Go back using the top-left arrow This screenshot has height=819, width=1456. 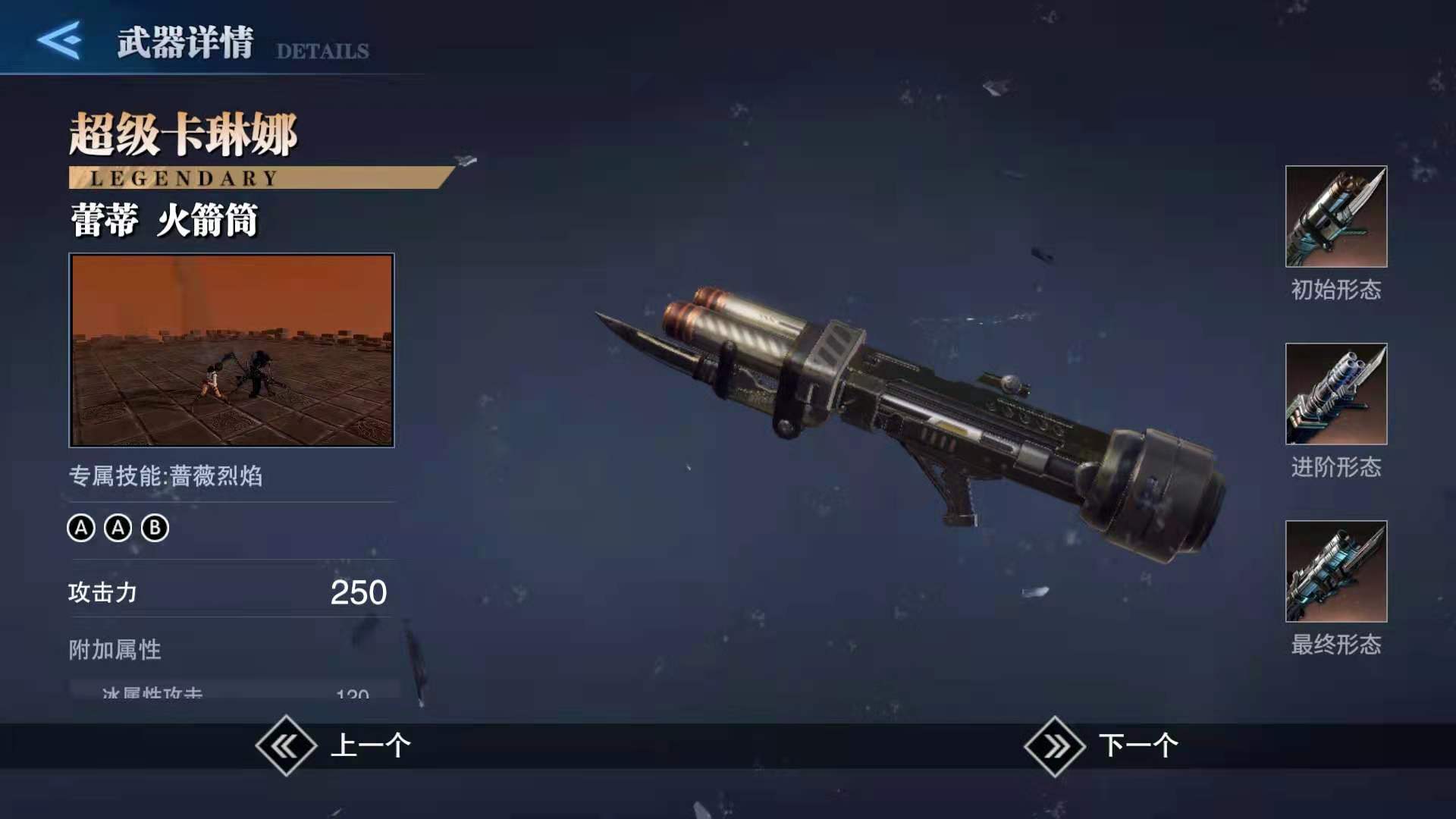pyautogui.click(x=59, y=40)
